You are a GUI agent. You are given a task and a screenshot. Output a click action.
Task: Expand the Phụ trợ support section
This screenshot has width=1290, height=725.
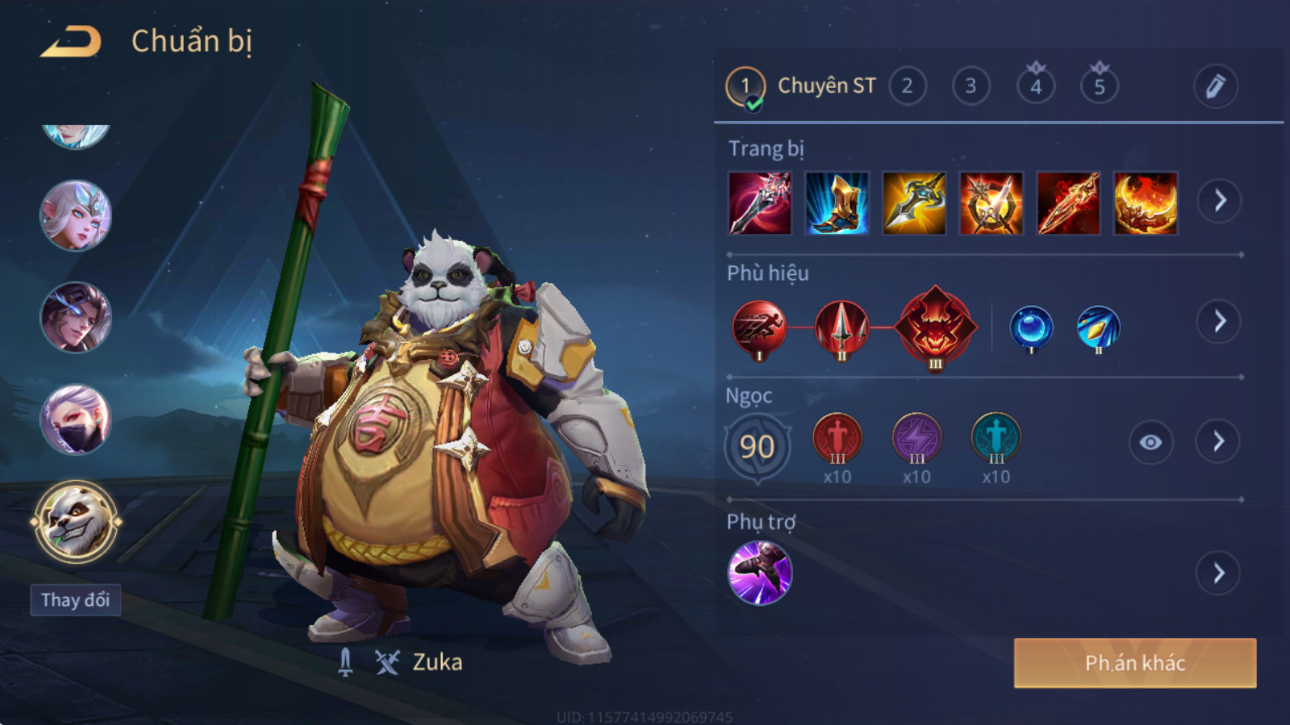pyautogui.click(x=1218, y=573)
